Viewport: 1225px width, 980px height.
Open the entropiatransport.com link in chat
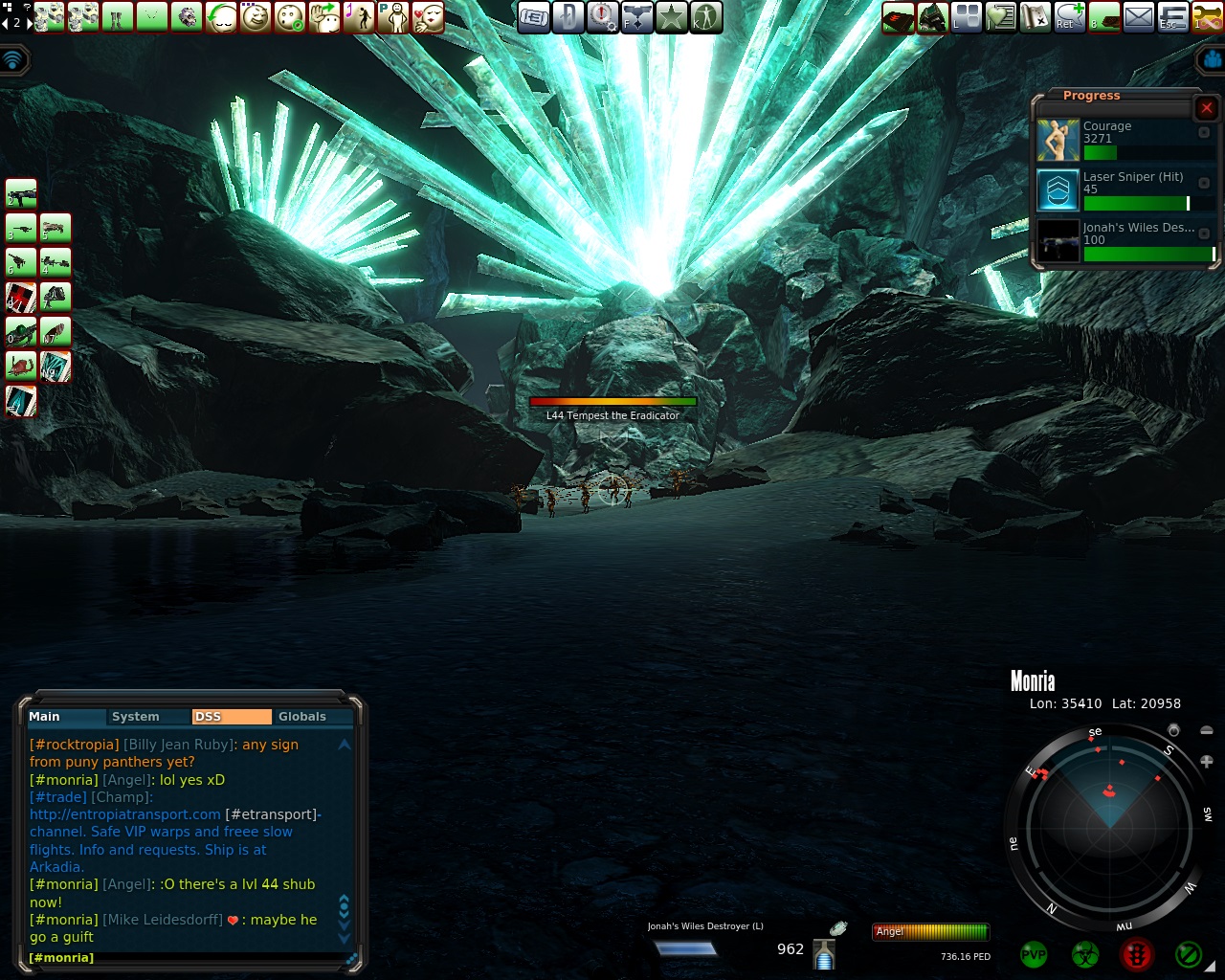tap(125, 814)
